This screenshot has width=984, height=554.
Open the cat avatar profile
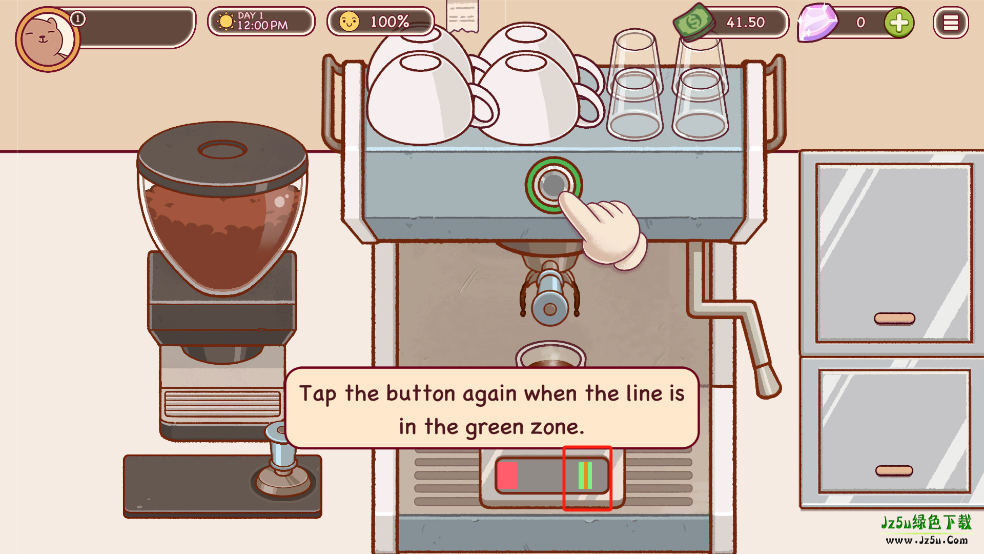point(48,39)
